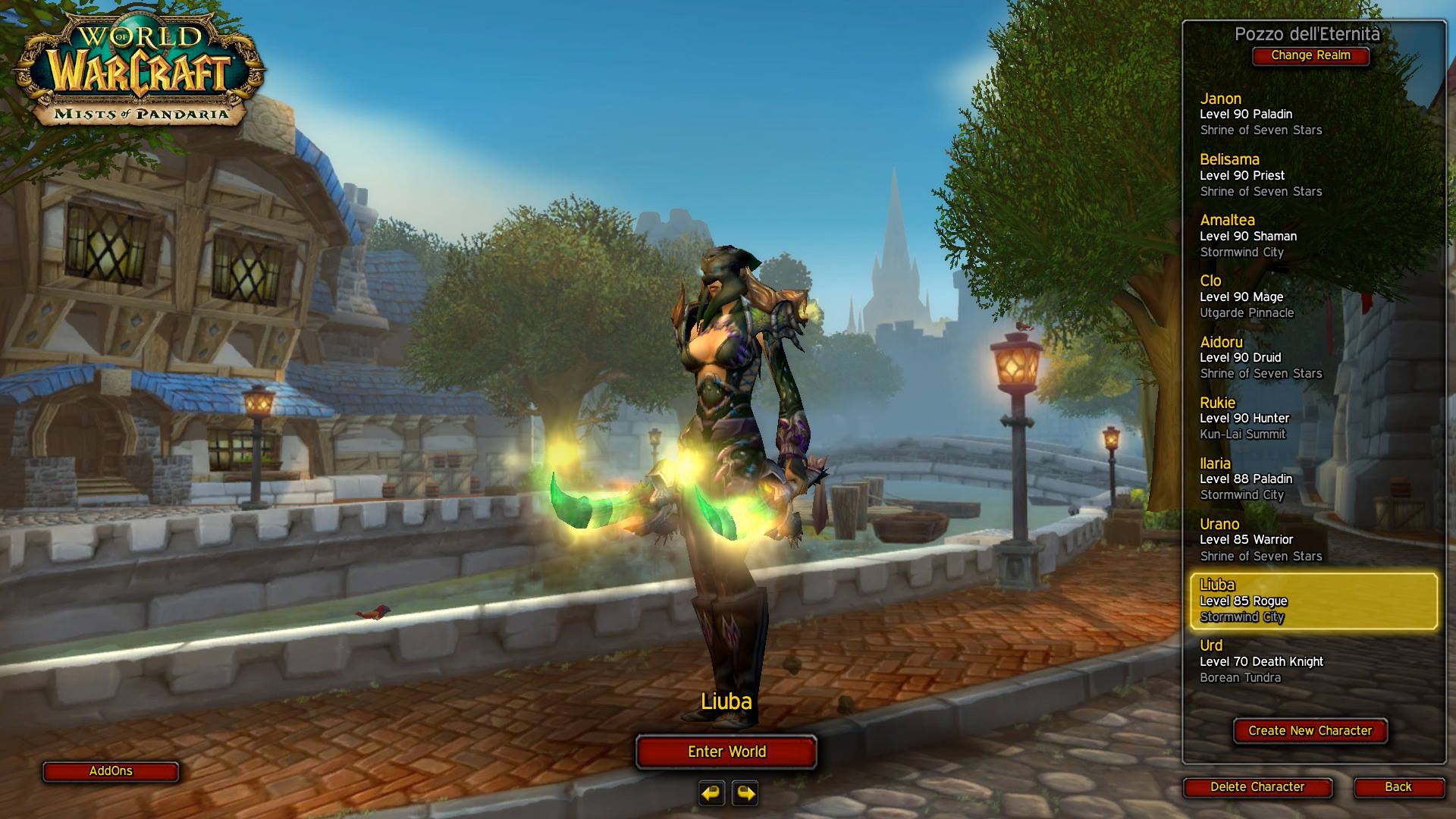The height and width of the screenshot is (819, 1456).
Task: Go back to the login screen
Action: click(1398, 787)
